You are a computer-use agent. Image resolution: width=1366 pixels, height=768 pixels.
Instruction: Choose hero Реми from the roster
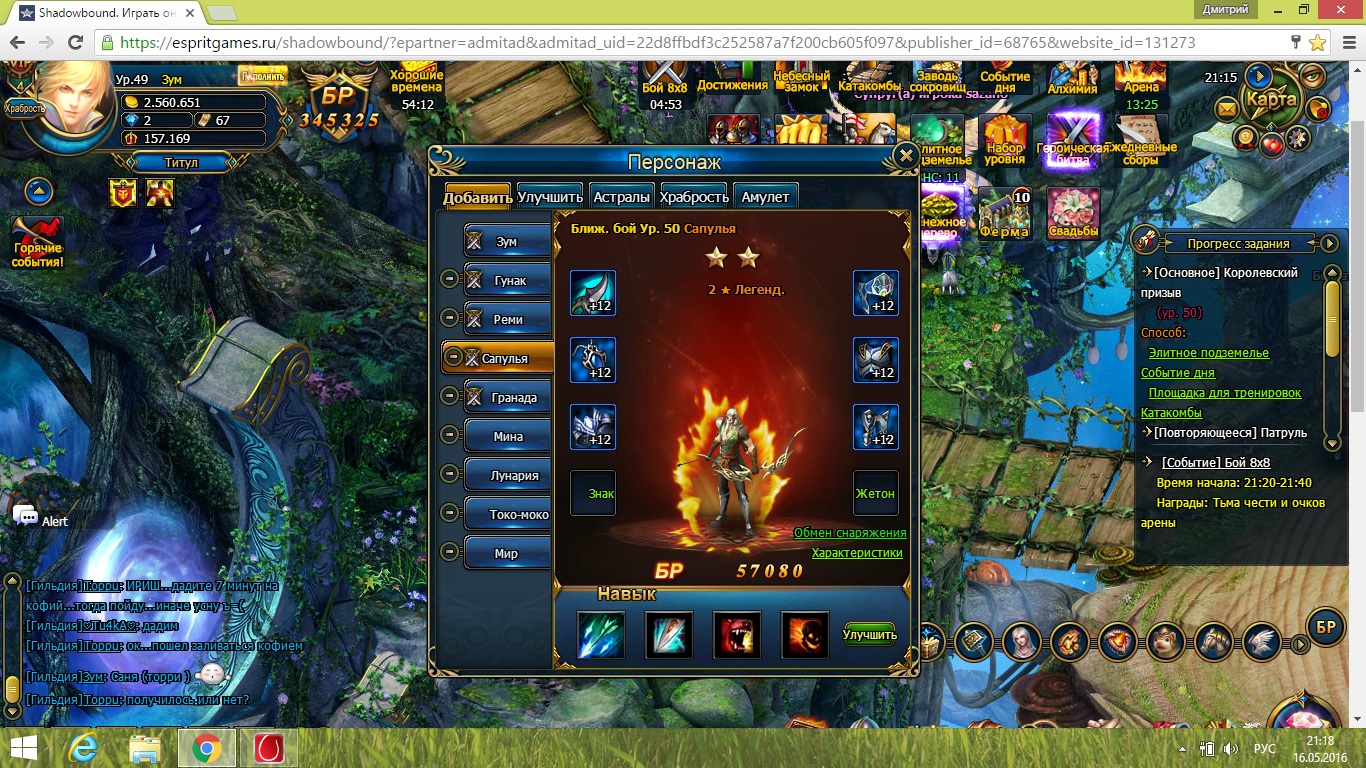(509, 319)
